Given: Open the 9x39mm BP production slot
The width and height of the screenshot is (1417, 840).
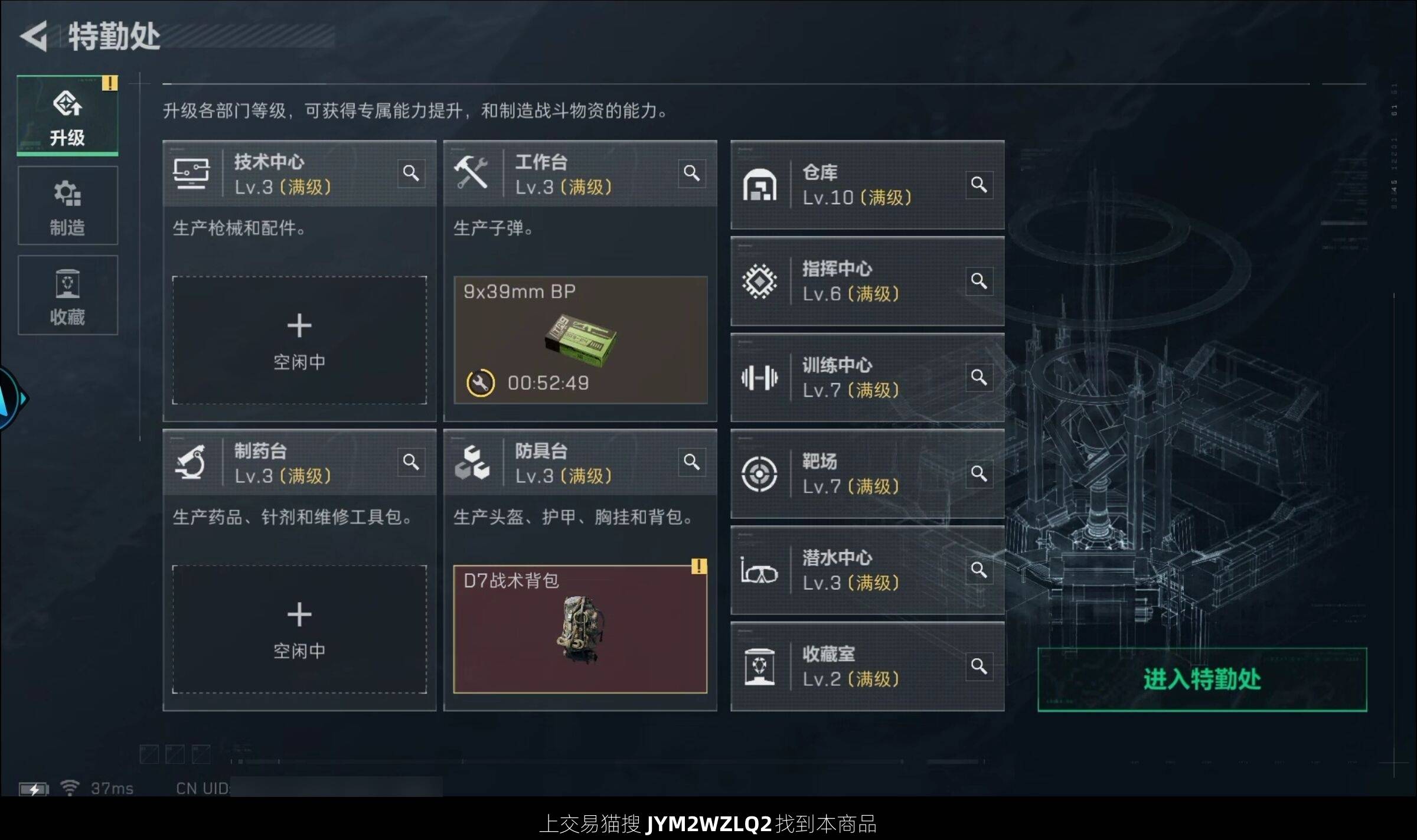Looking at the screenshot, I should coord(580,341).
